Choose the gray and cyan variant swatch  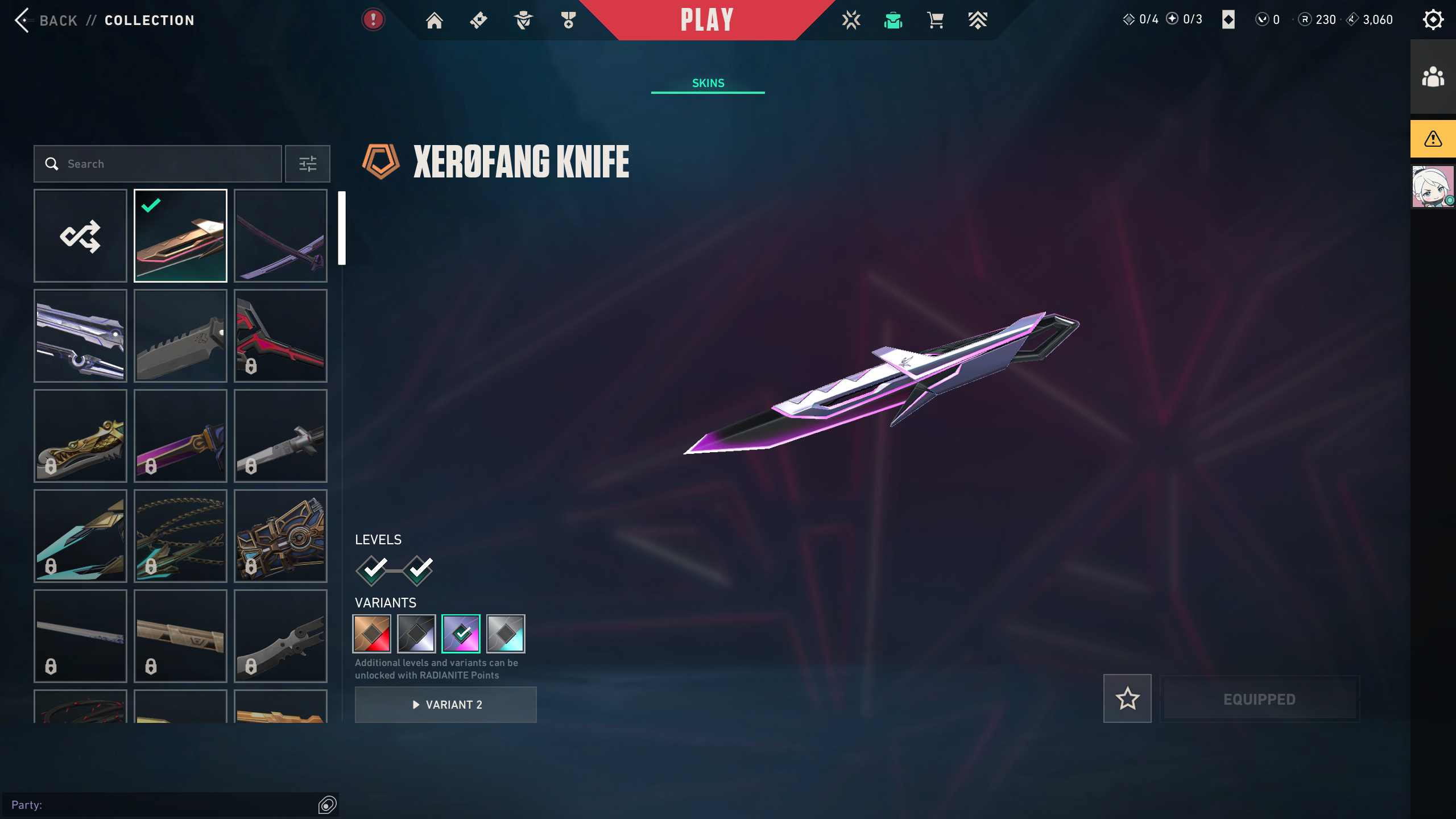coord(506,634)
